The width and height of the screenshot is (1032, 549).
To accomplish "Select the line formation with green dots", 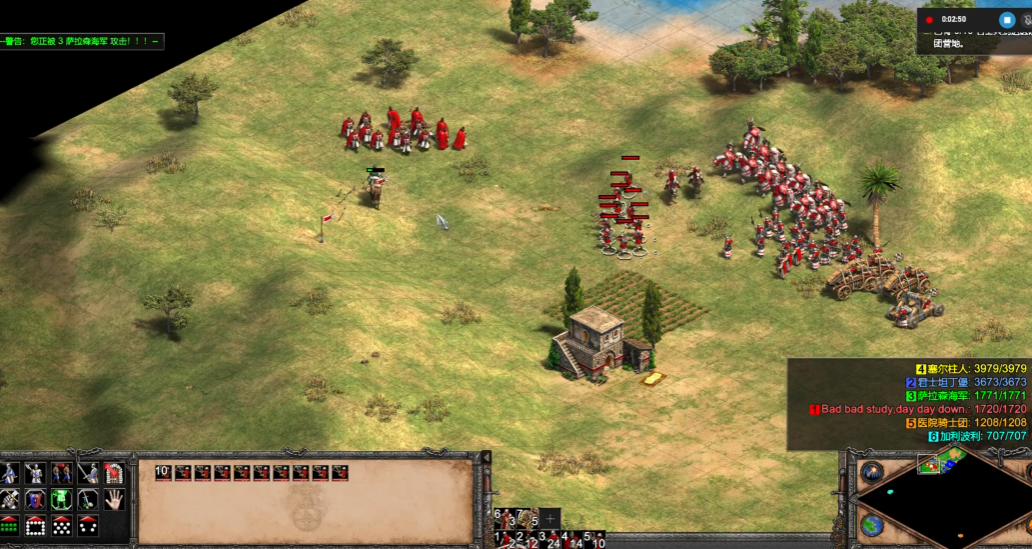I will point(10,525).
